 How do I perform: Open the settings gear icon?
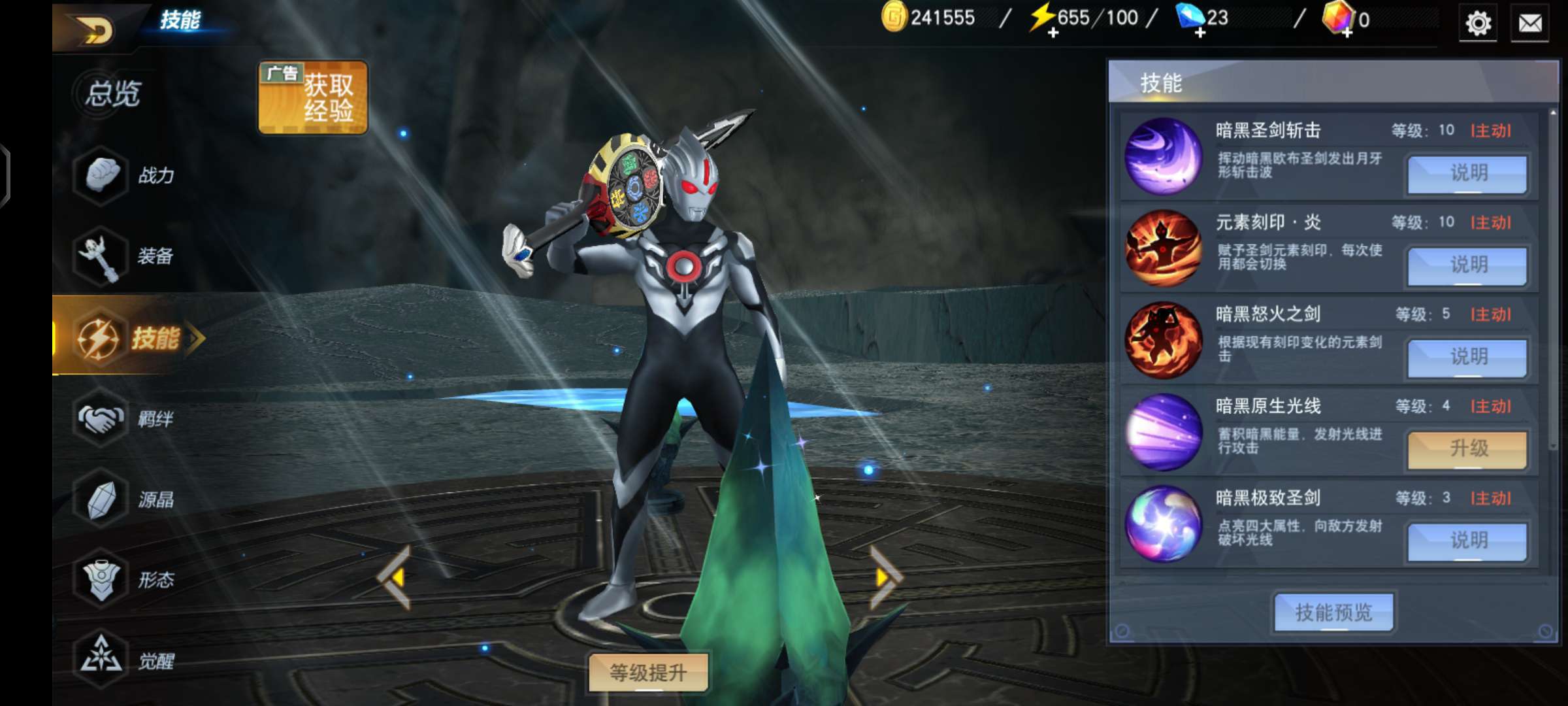tap(1478, 24)
